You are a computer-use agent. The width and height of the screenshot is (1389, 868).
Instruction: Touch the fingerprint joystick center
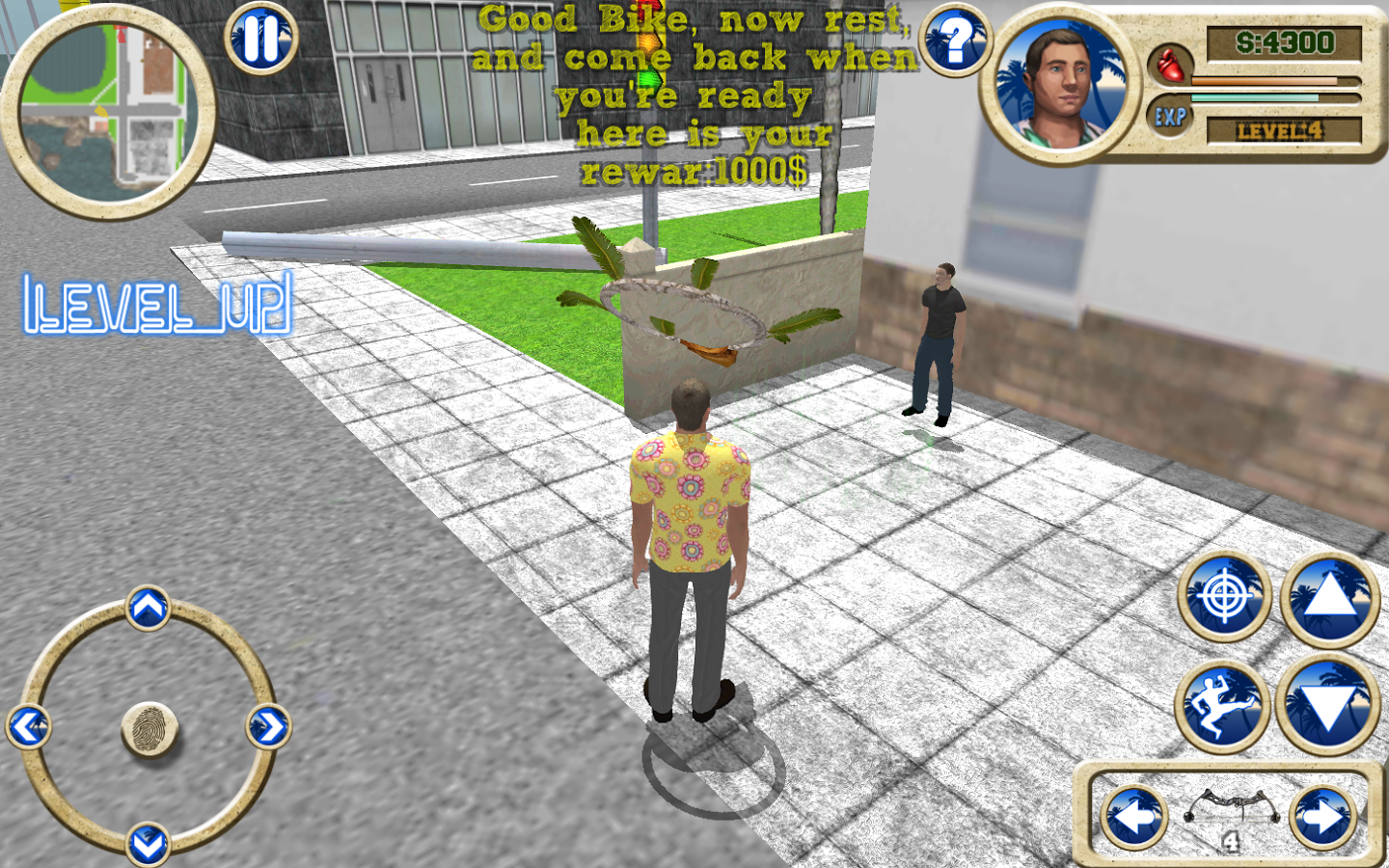click(150, 729)
